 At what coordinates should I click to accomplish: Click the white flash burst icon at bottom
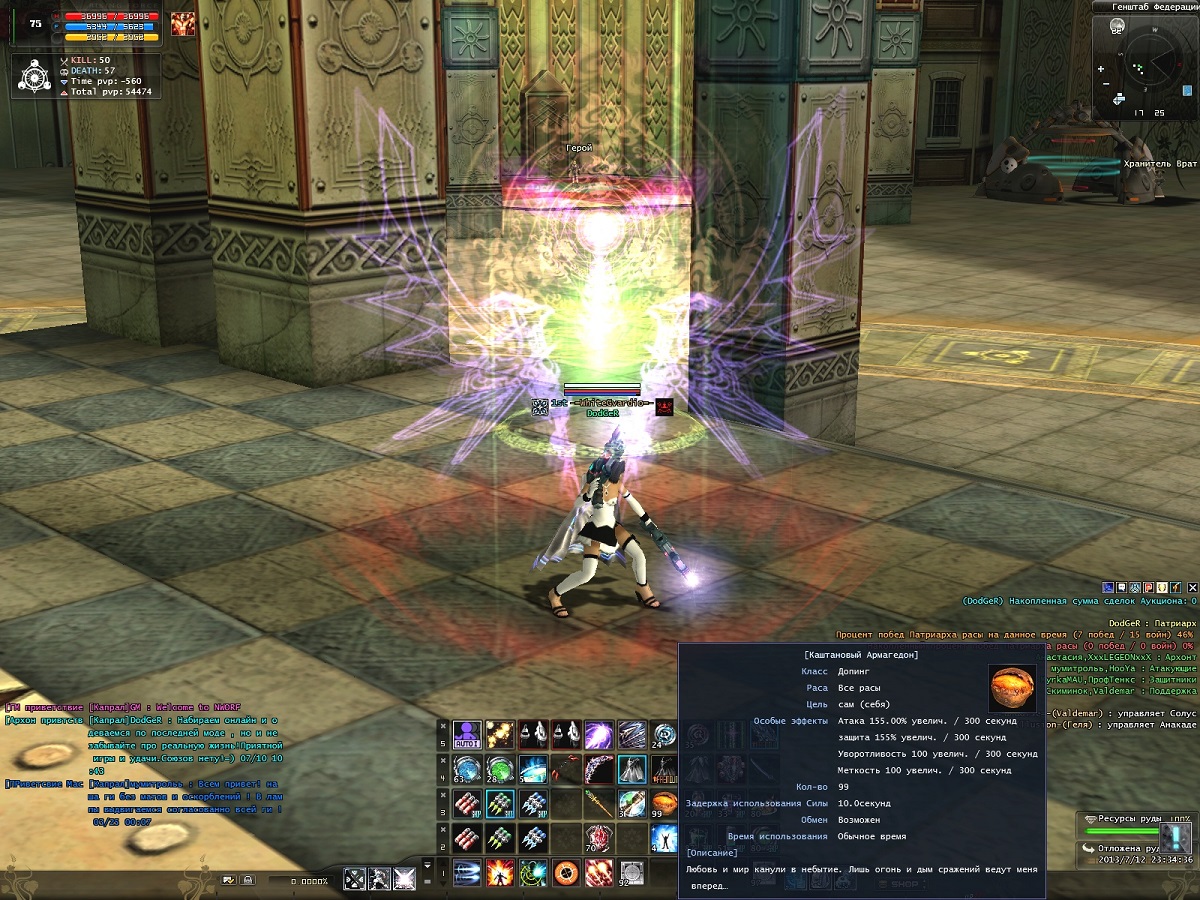tap(404, 879)
